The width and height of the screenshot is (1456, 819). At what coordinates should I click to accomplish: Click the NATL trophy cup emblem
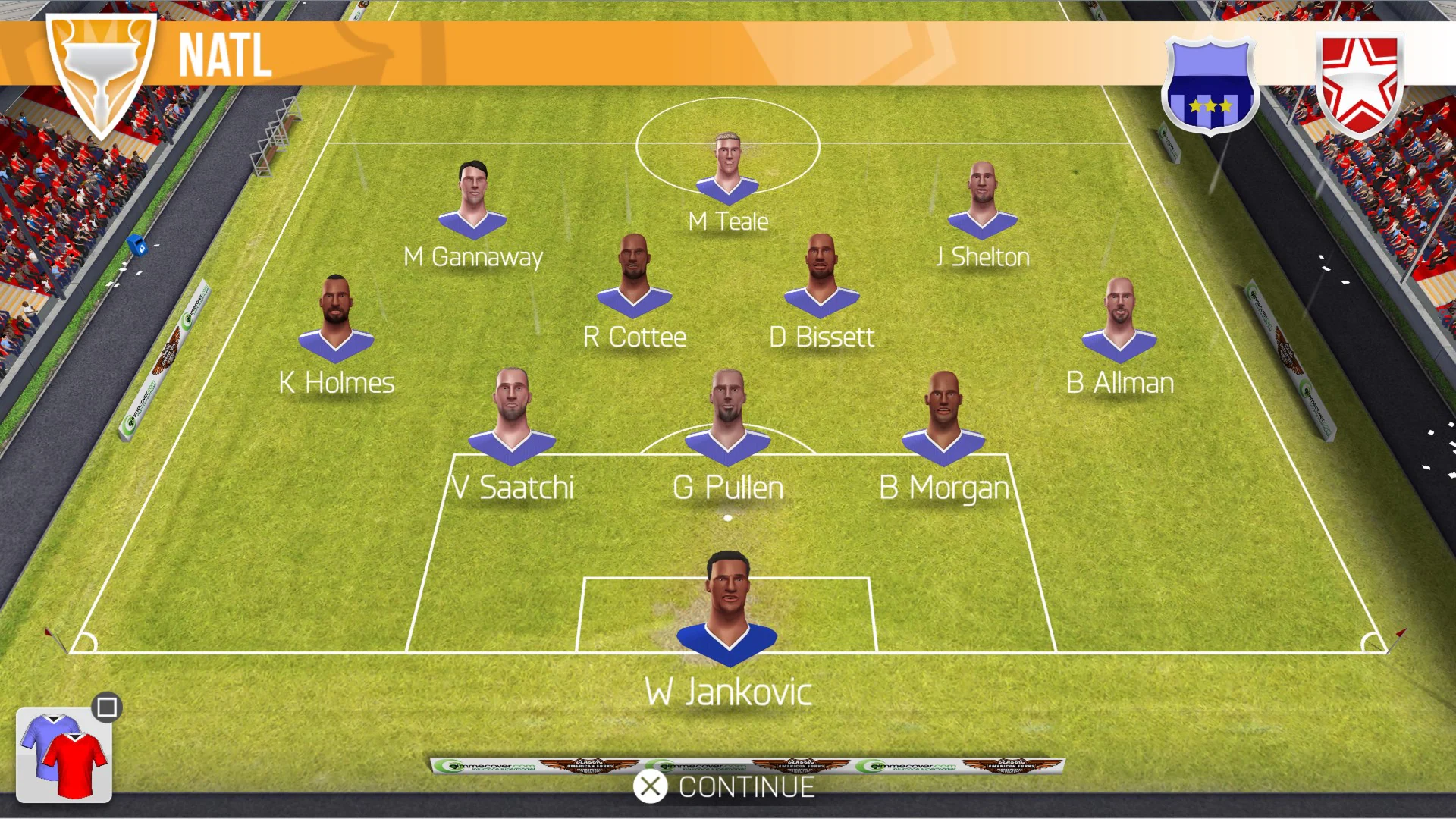(x=101, y=72)
